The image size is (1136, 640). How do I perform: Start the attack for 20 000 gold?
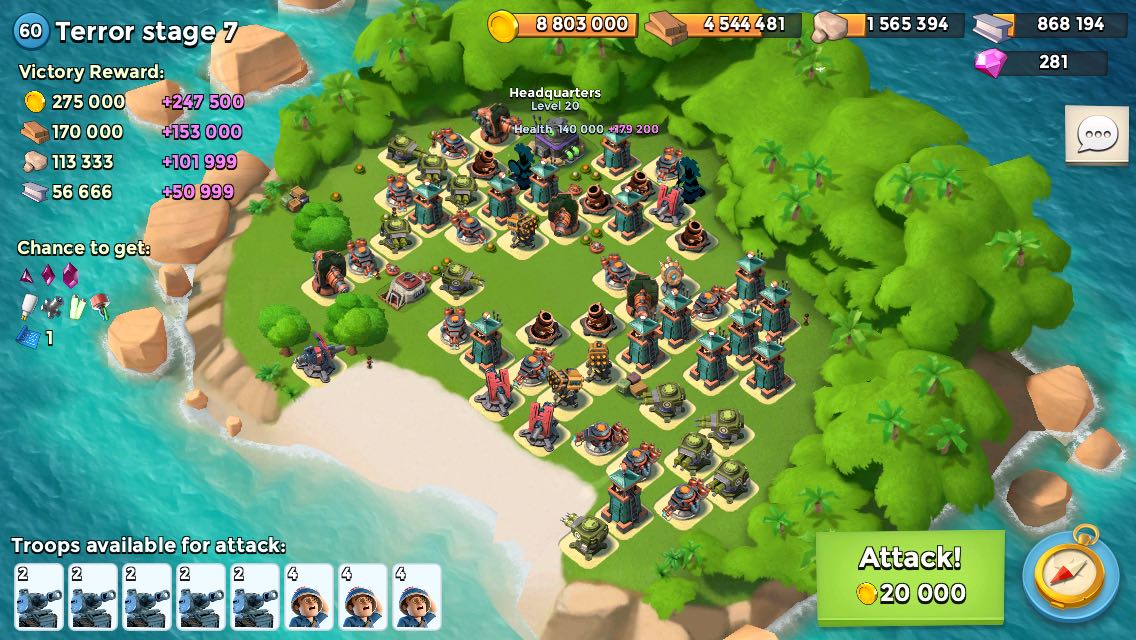click(910, 575)
